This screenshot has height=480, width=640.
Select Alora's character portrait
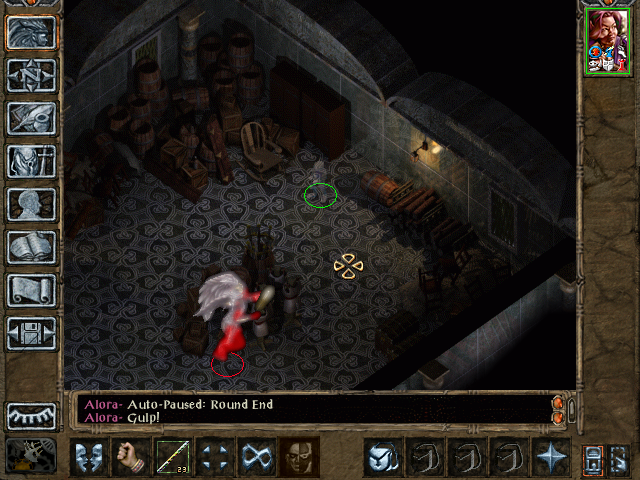coord(608,40)
